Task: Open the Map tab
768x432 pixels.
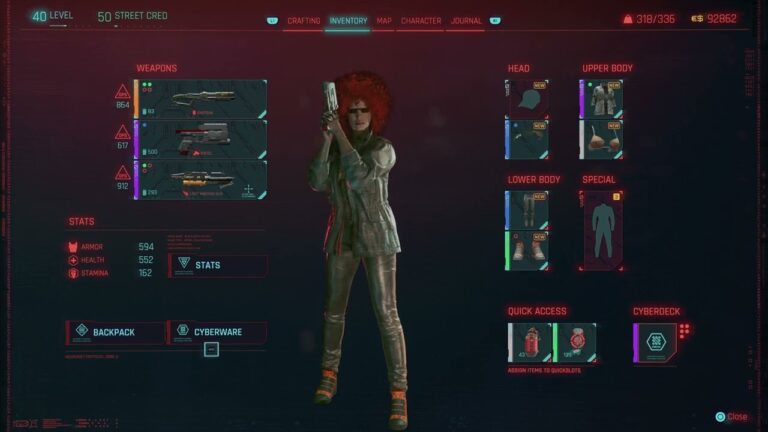Action: click(384, 20)
